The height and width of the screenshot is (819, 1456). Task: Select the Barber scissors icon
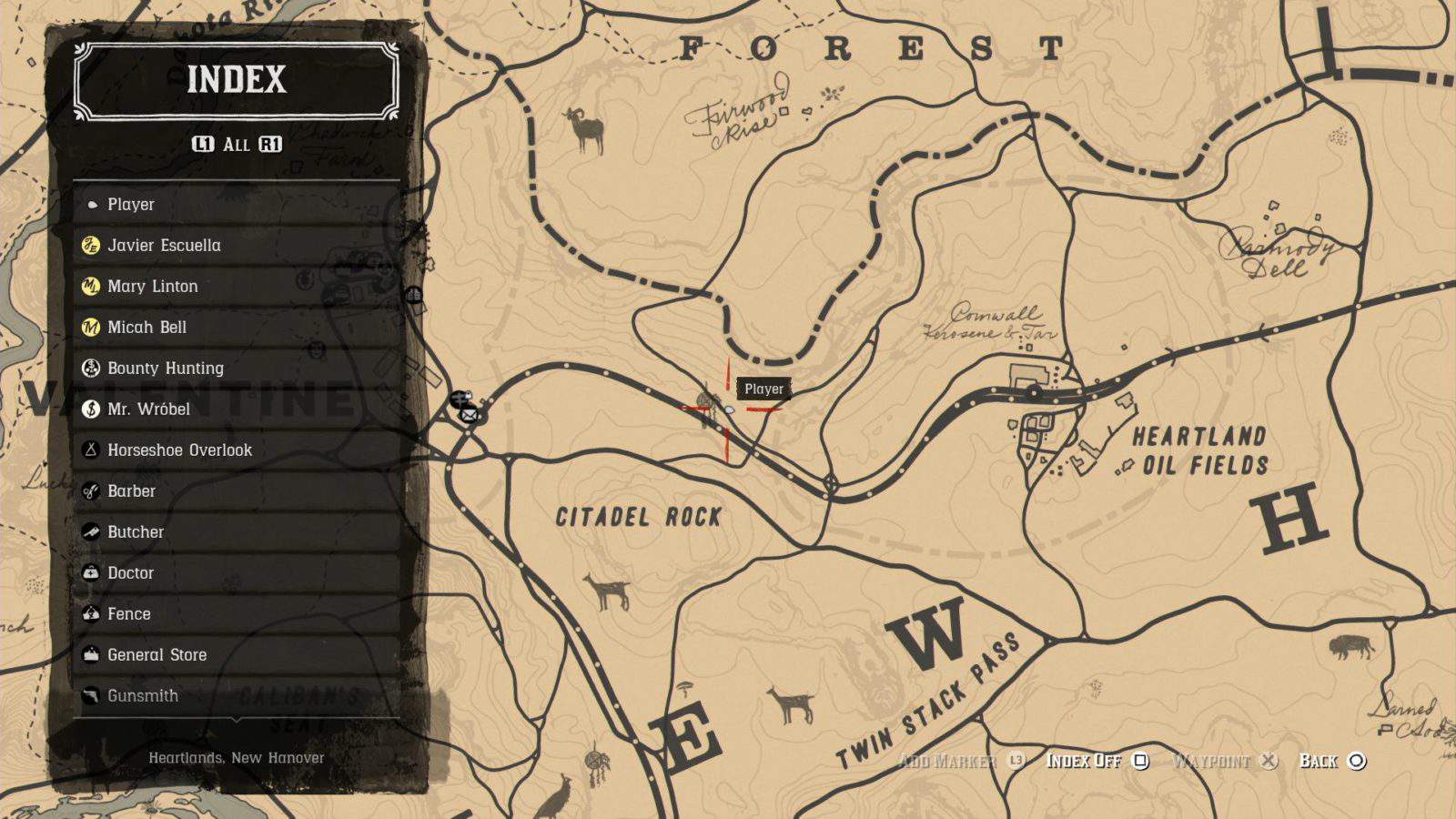(x=91, y=490)
